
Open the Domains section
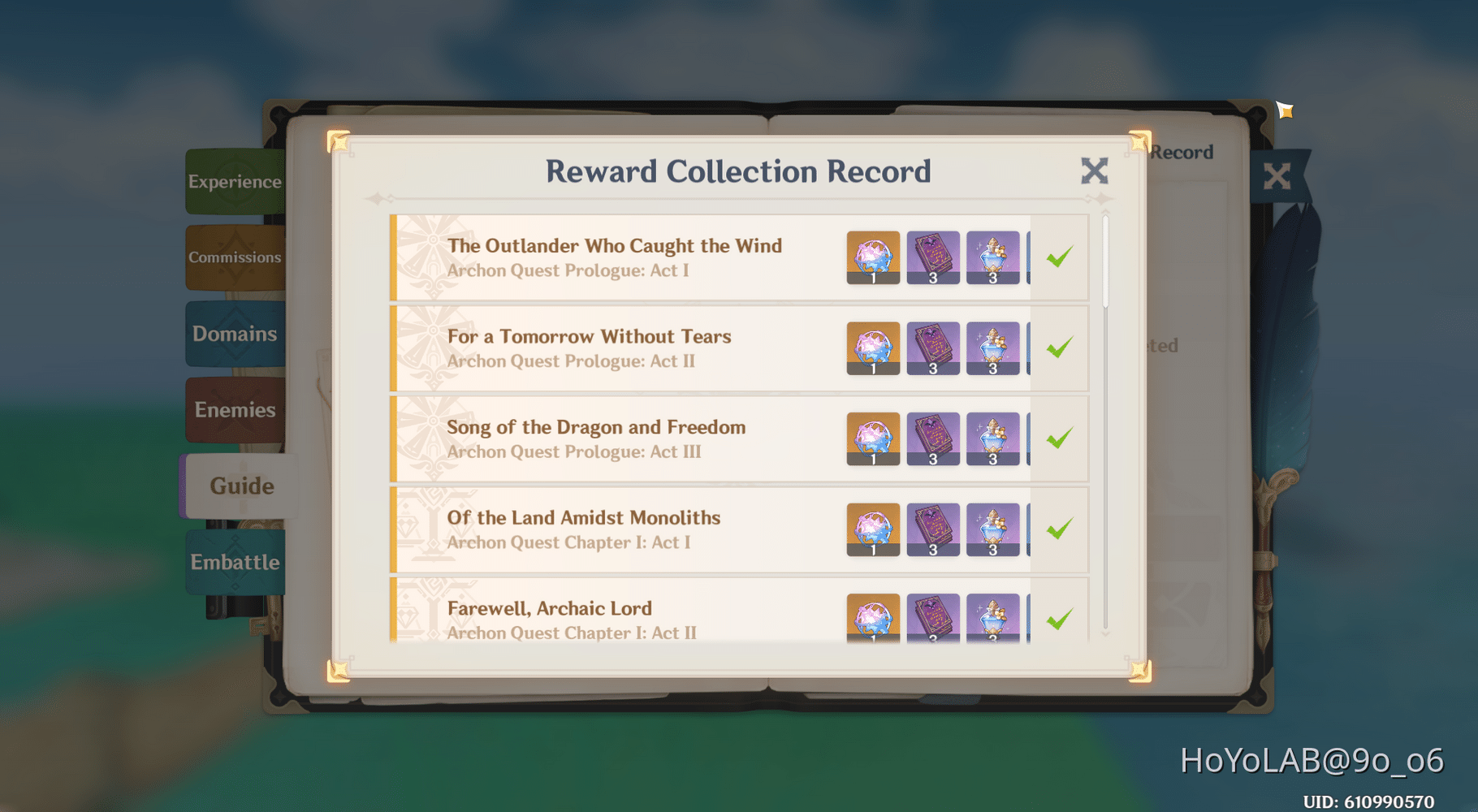[x=235, y=333]
